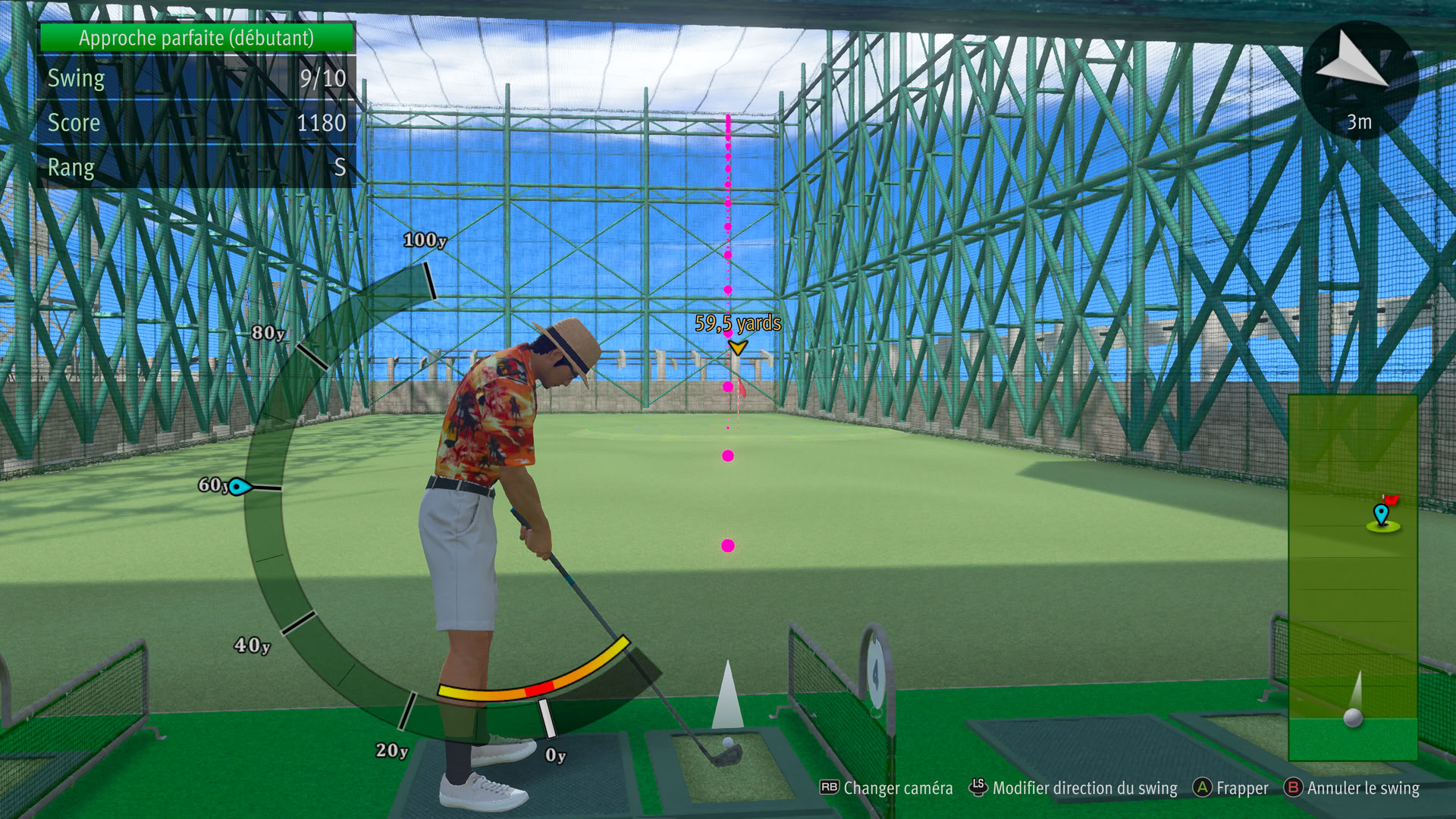Open the green course overview minimap

tap(1353, 576)
